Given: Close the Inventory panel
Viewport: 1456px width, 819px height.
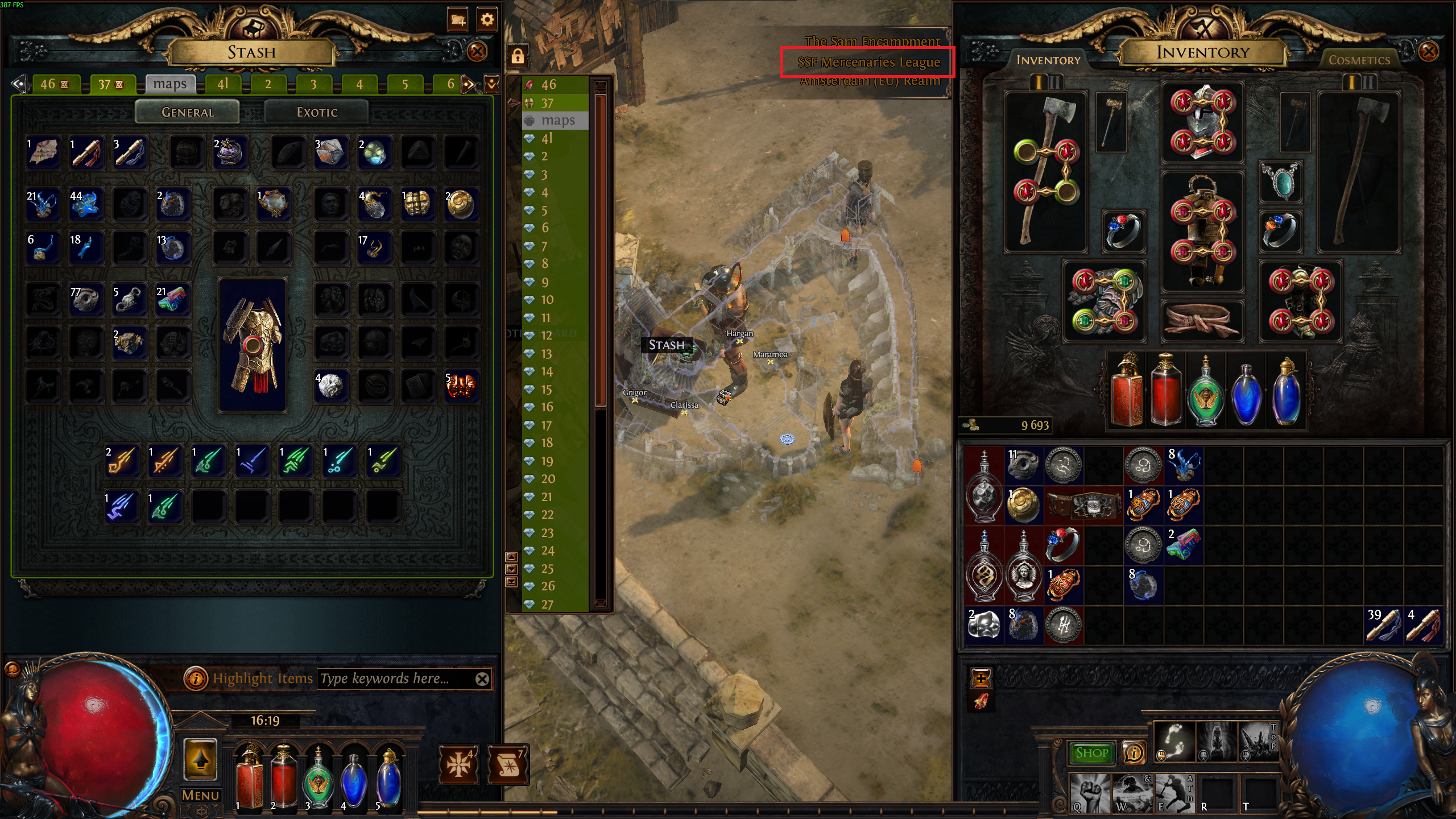Looking at the screenshot, I should tap(1428, 52).
